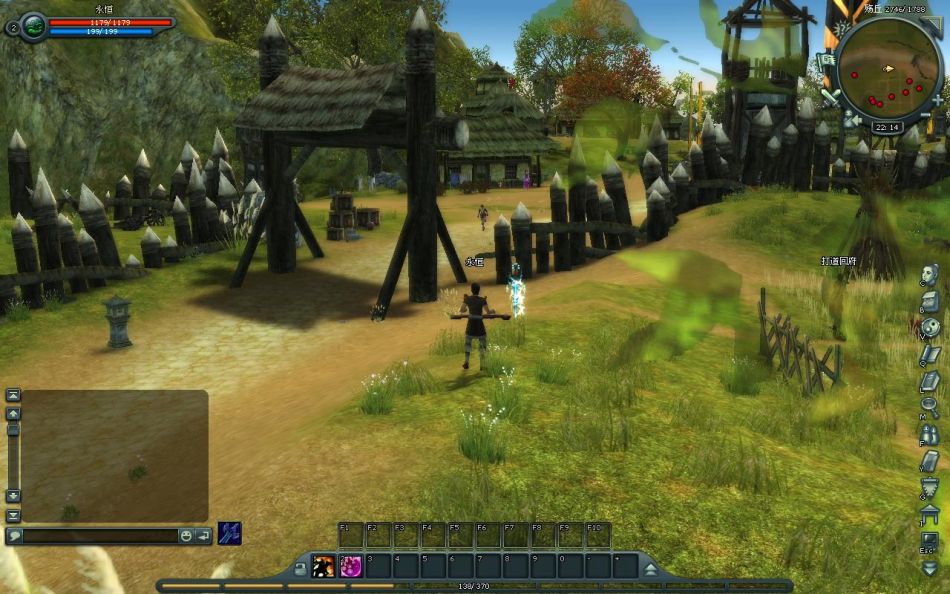Open the monitor system menu icon

930,540
